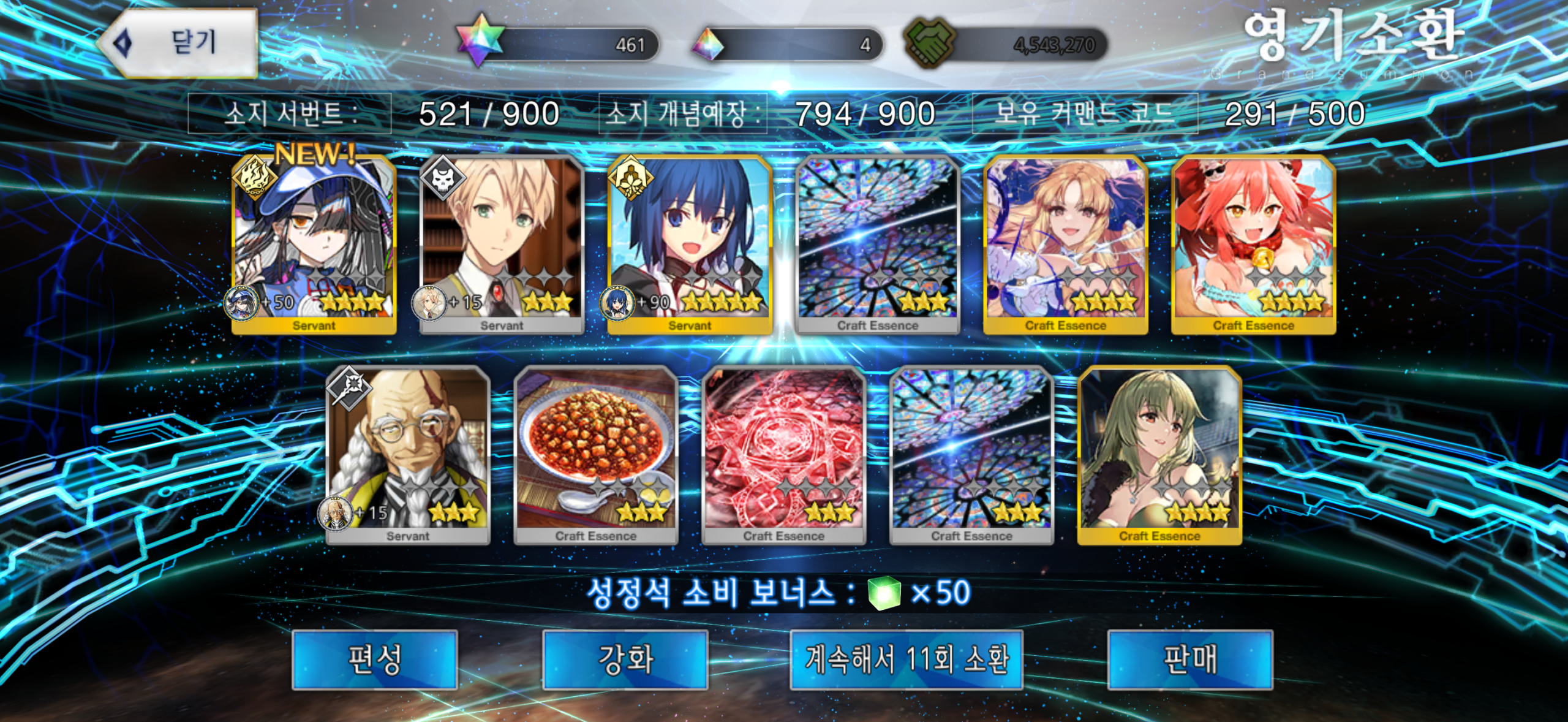Select the blue-haired five-star servant card

pyautogui.click(x=690, y=245)
